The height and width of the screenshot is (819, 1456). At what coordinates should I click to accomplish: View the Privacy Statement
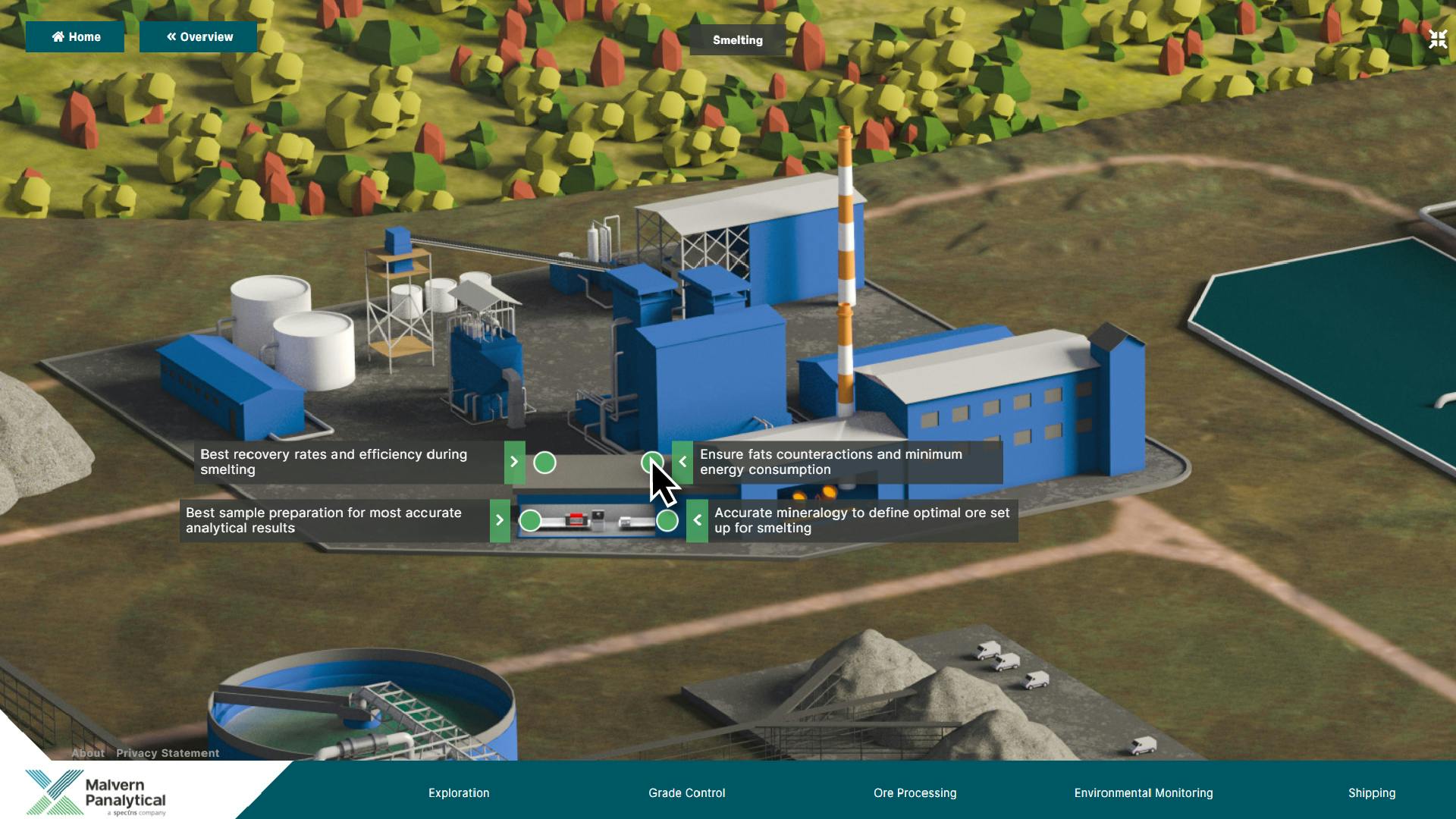tap(168, 753)
